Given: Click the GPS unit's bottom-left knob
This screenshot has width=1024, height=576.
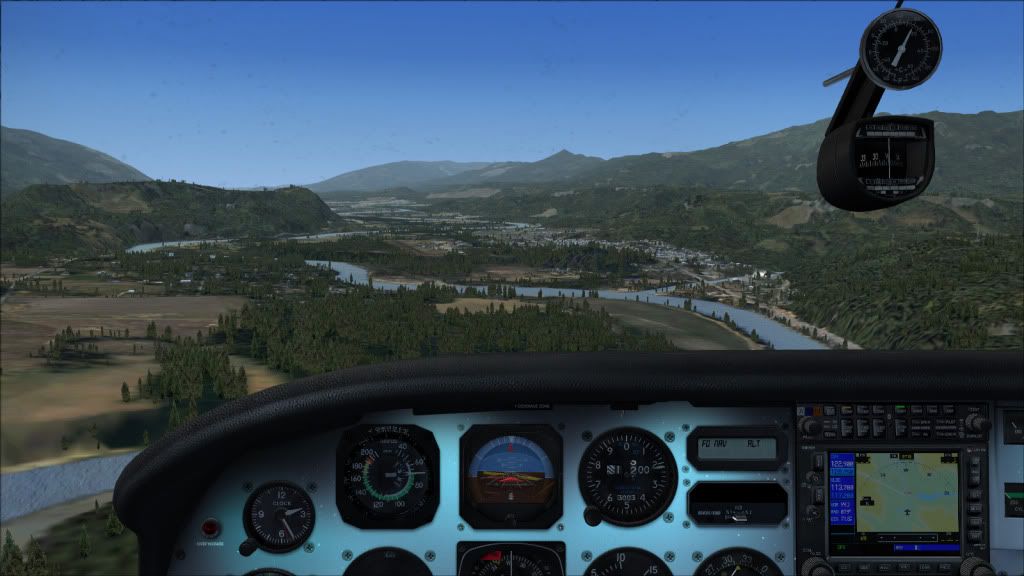Looking at the screenshot, I should click(816, 566).
